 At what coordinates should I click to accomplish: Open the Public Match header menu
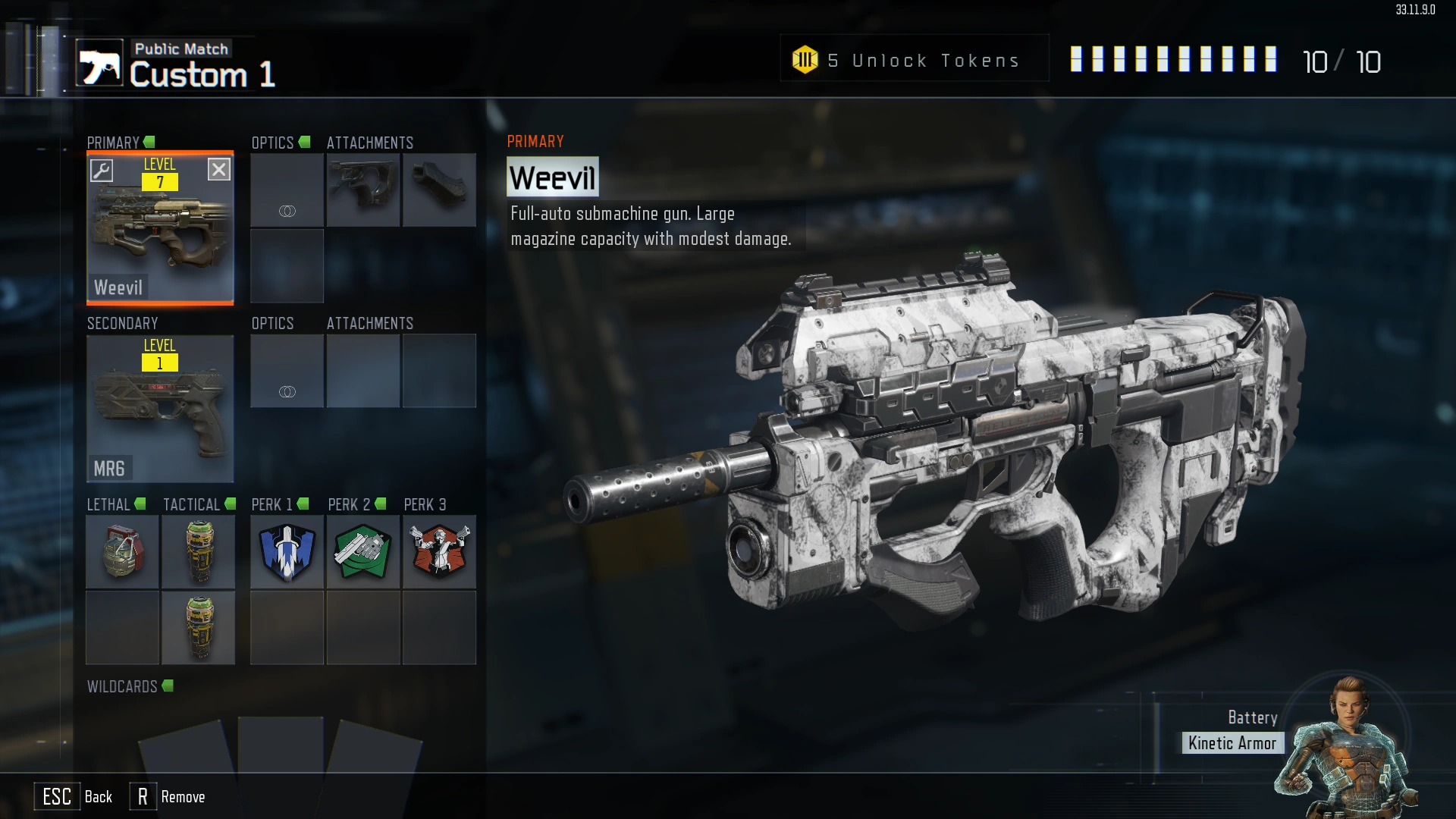pyautogui.click(x=181, y=49)
